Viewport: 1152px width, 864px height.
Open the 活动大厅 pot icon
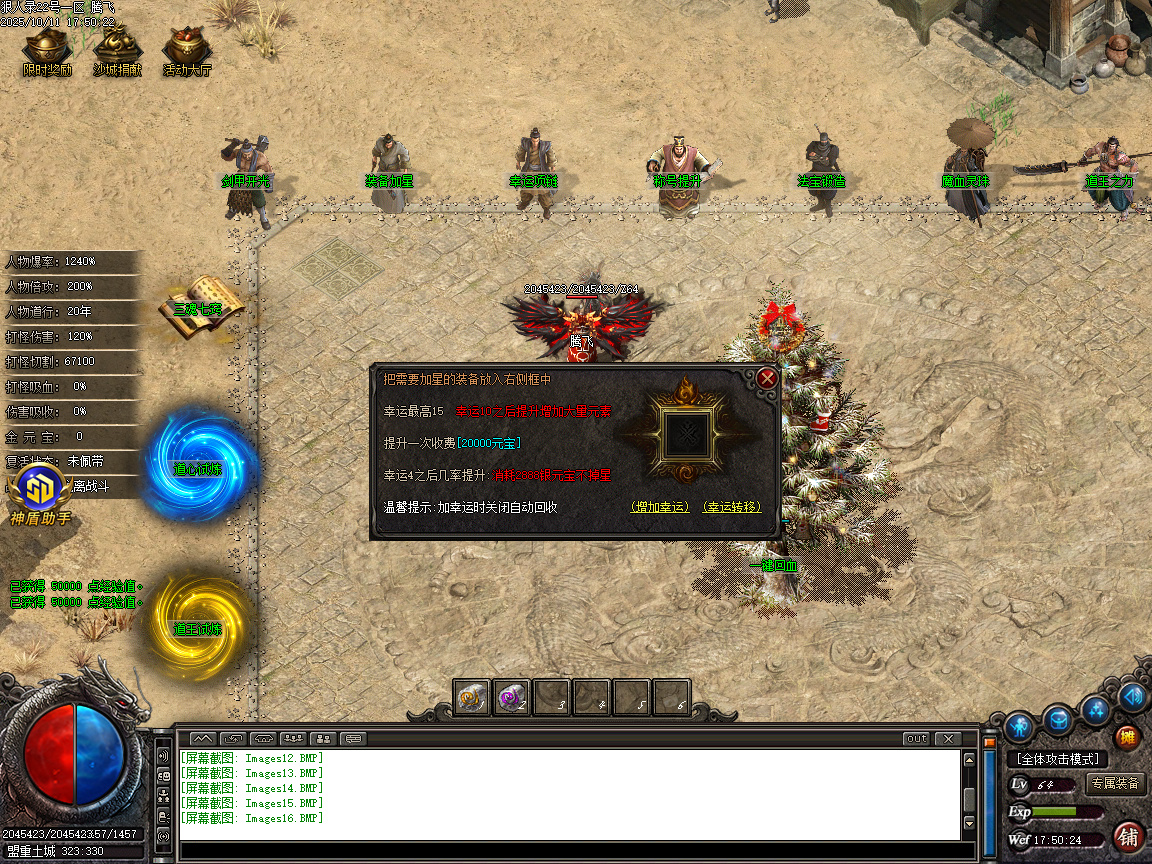pos(187,47)
